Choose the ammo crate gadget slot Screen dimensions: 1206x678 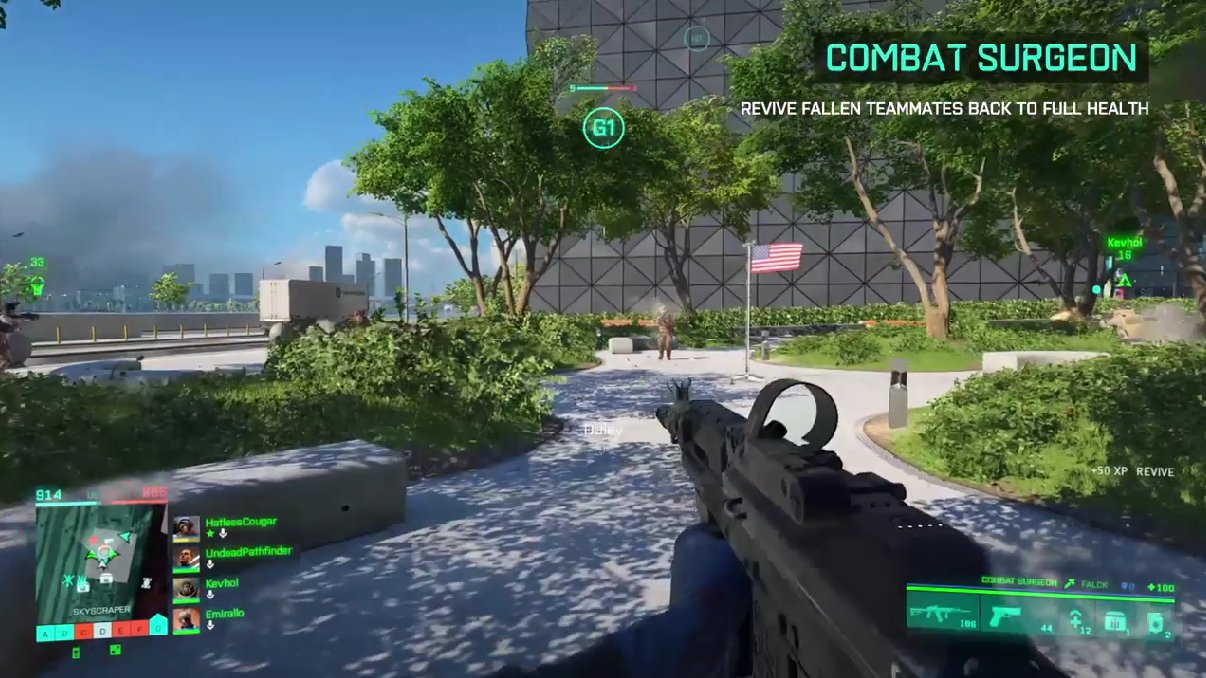pyautogui.click(x=1114, y=621)
